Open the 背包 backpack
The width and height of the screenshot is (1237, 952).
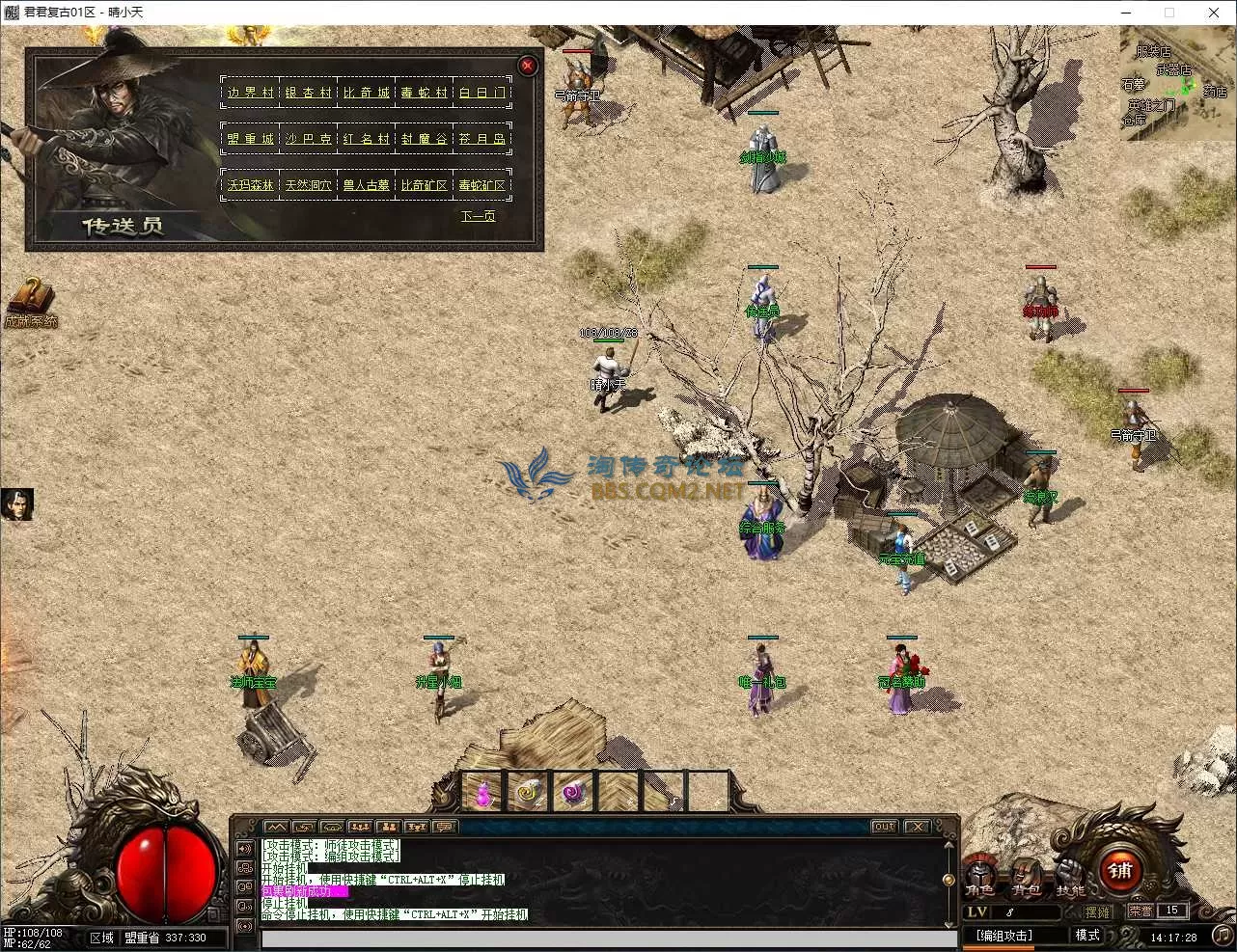pos(1025,877)
